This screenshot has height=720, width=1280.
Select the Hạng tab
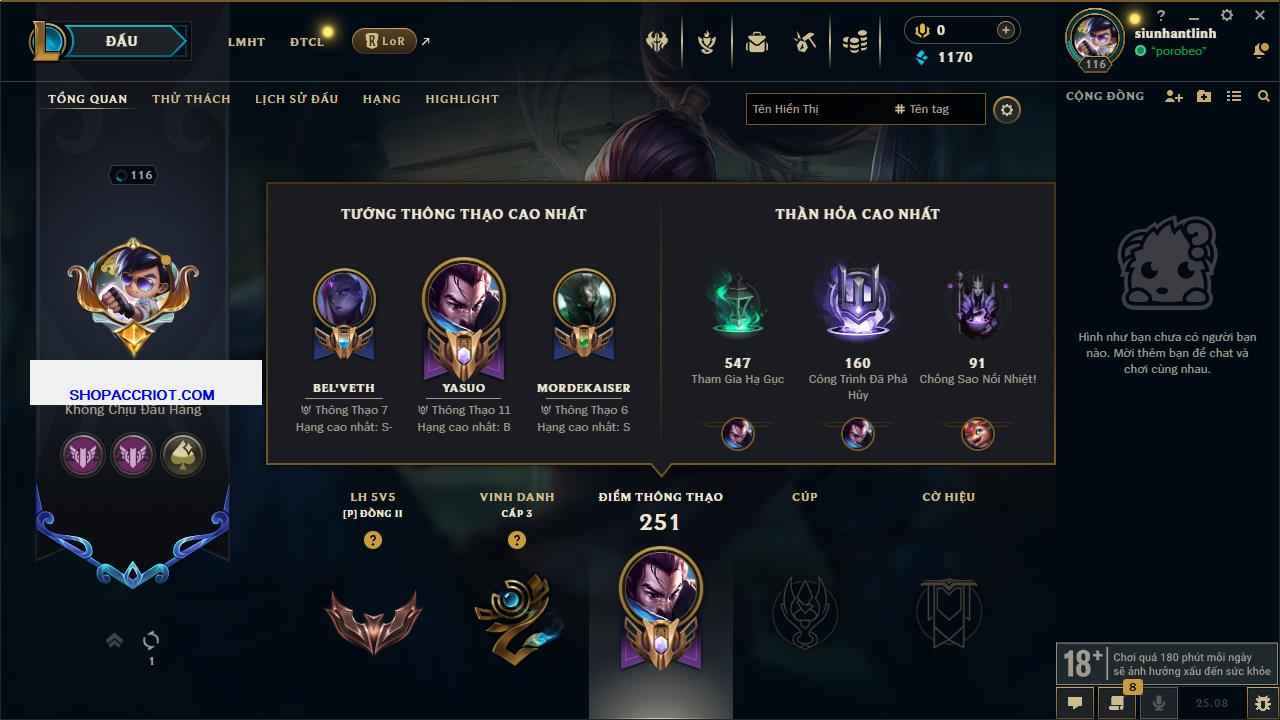(381, 99)
